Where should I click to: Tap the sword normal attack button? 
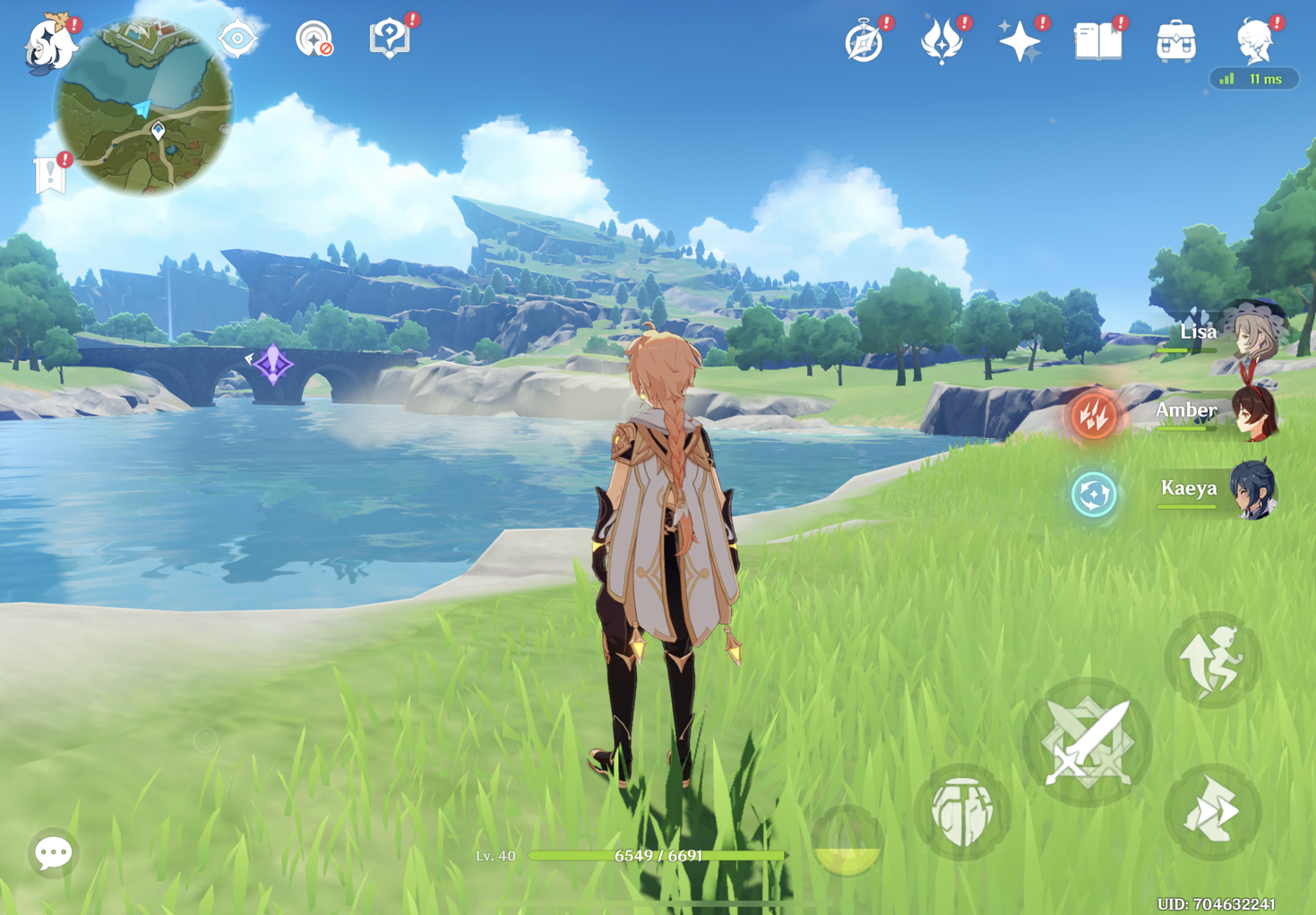pos(1088,742)
